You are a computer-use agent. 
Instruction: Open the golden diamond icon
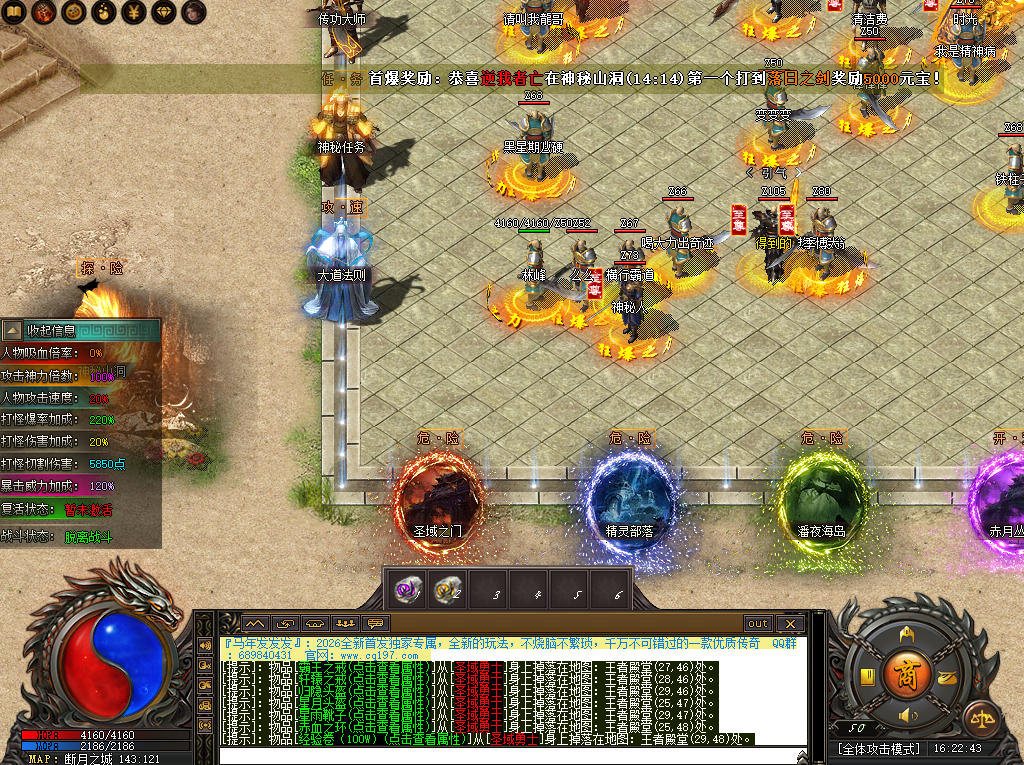(x=161, y=12)
